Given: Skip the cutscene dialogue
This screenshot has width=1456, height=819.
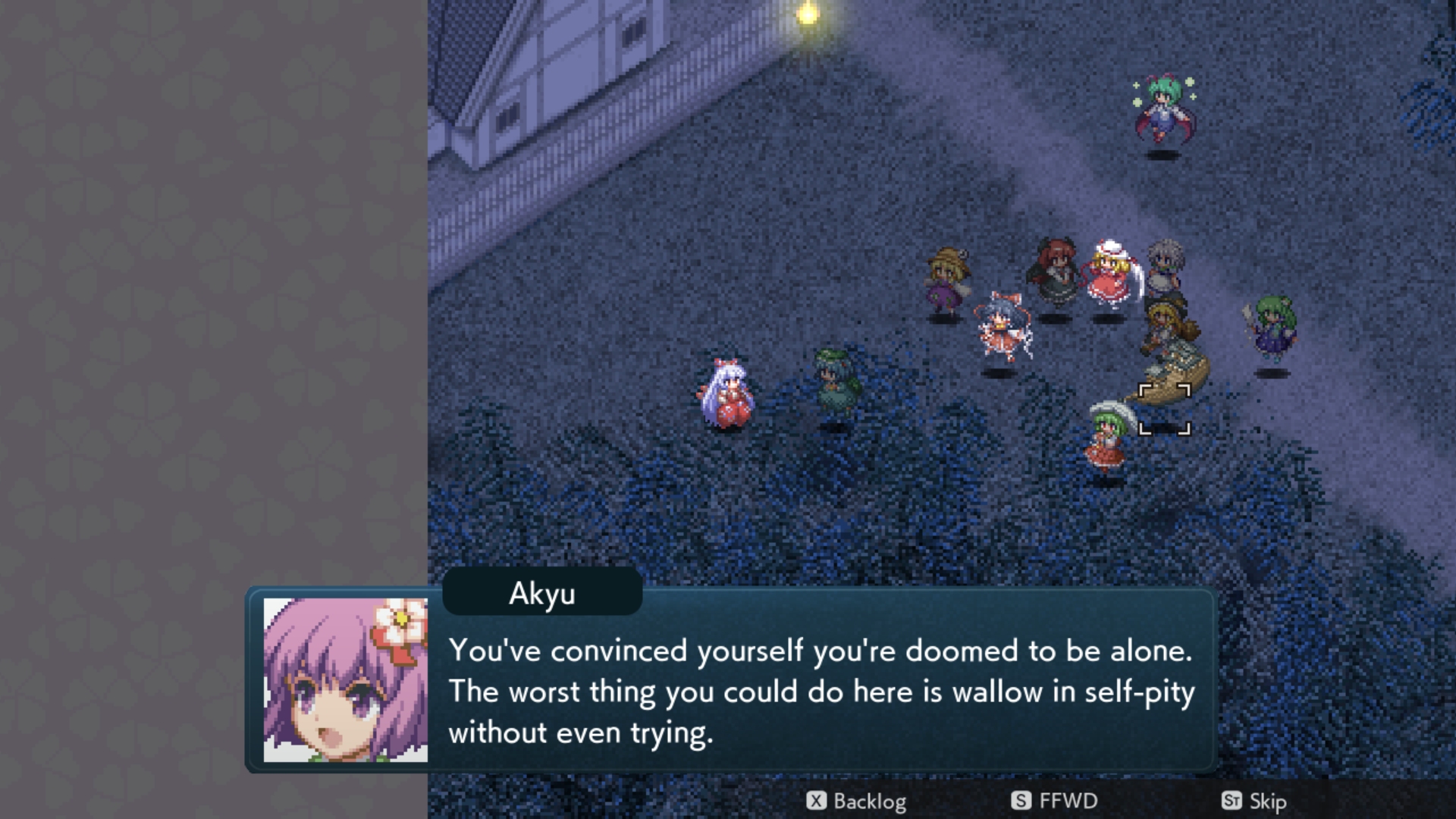Looking at the screenshot, I should (x=1254, y=801).
